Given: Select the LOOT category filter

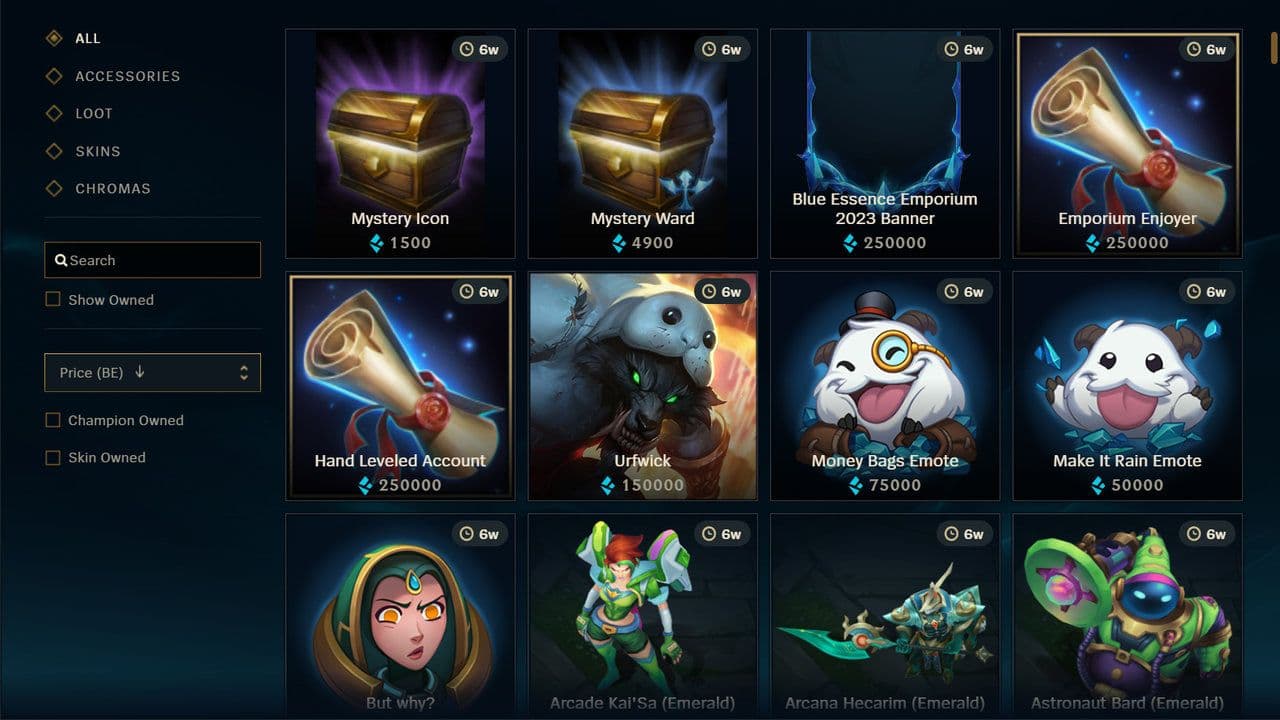Looking at the screenshot, I should (x=88, y=113).
